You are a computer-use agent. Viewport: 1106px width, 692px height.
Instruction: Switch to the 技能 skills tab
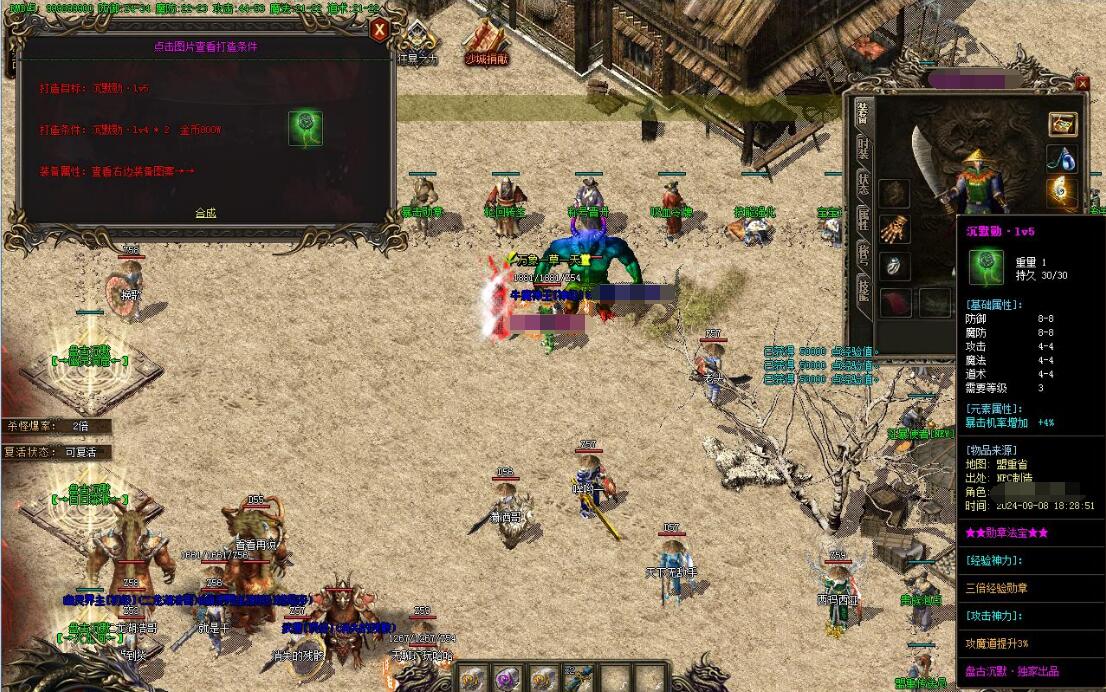[862, 289]
